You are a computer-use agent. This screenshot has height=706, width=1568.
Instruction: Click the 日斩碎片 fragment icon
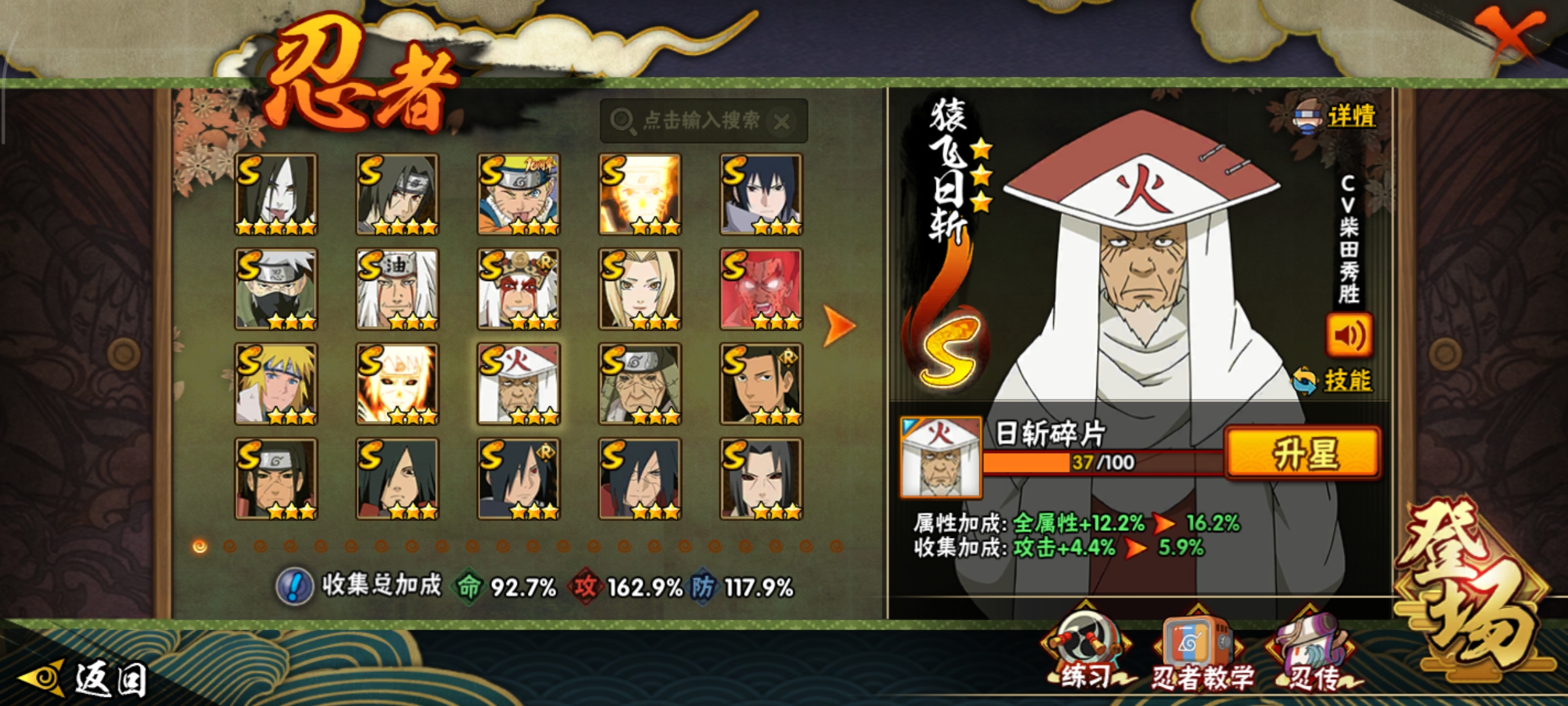(940, 457)
